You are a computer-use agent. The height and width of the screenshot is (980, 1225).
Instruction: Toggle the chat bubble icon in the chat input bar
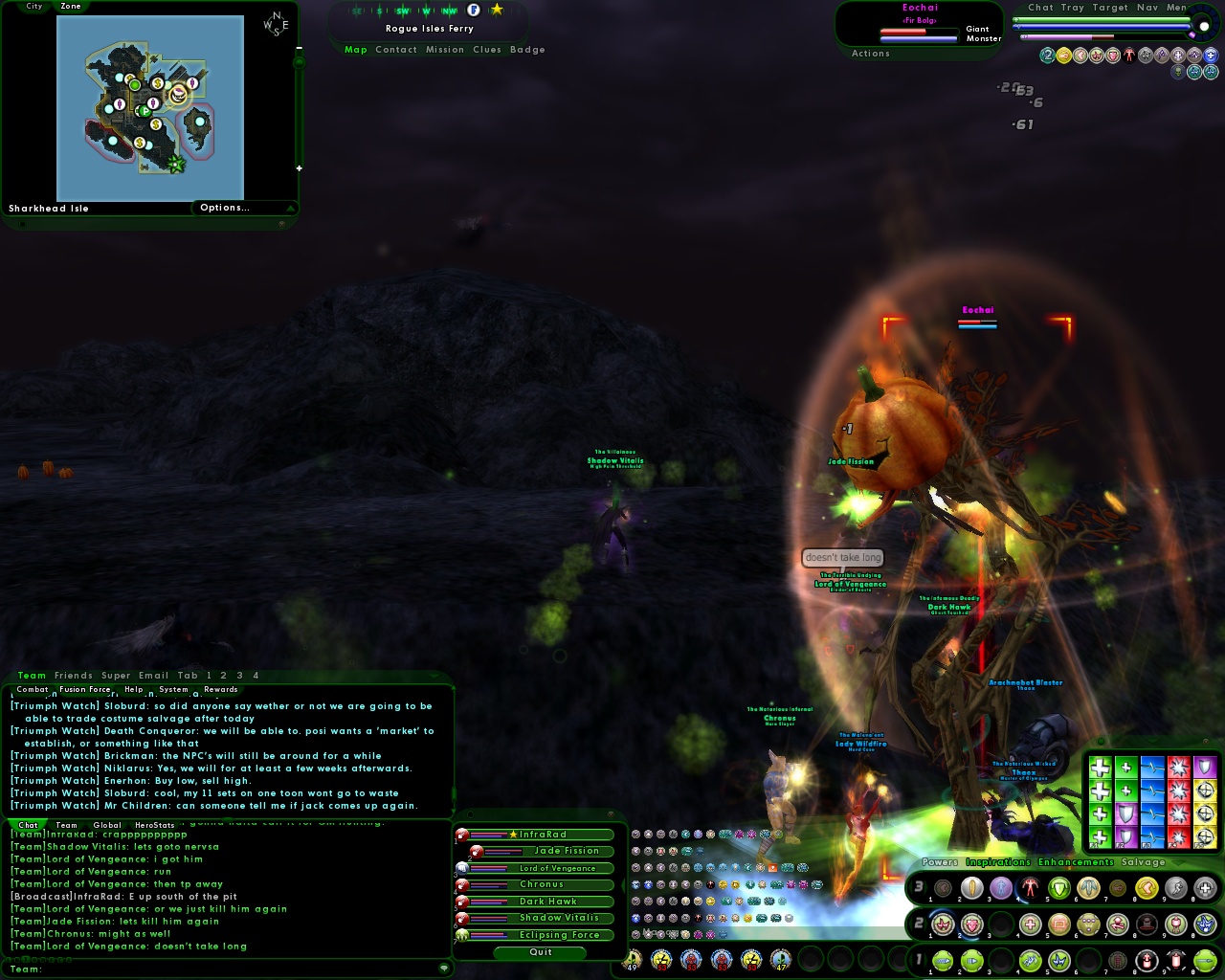(444, 969)
